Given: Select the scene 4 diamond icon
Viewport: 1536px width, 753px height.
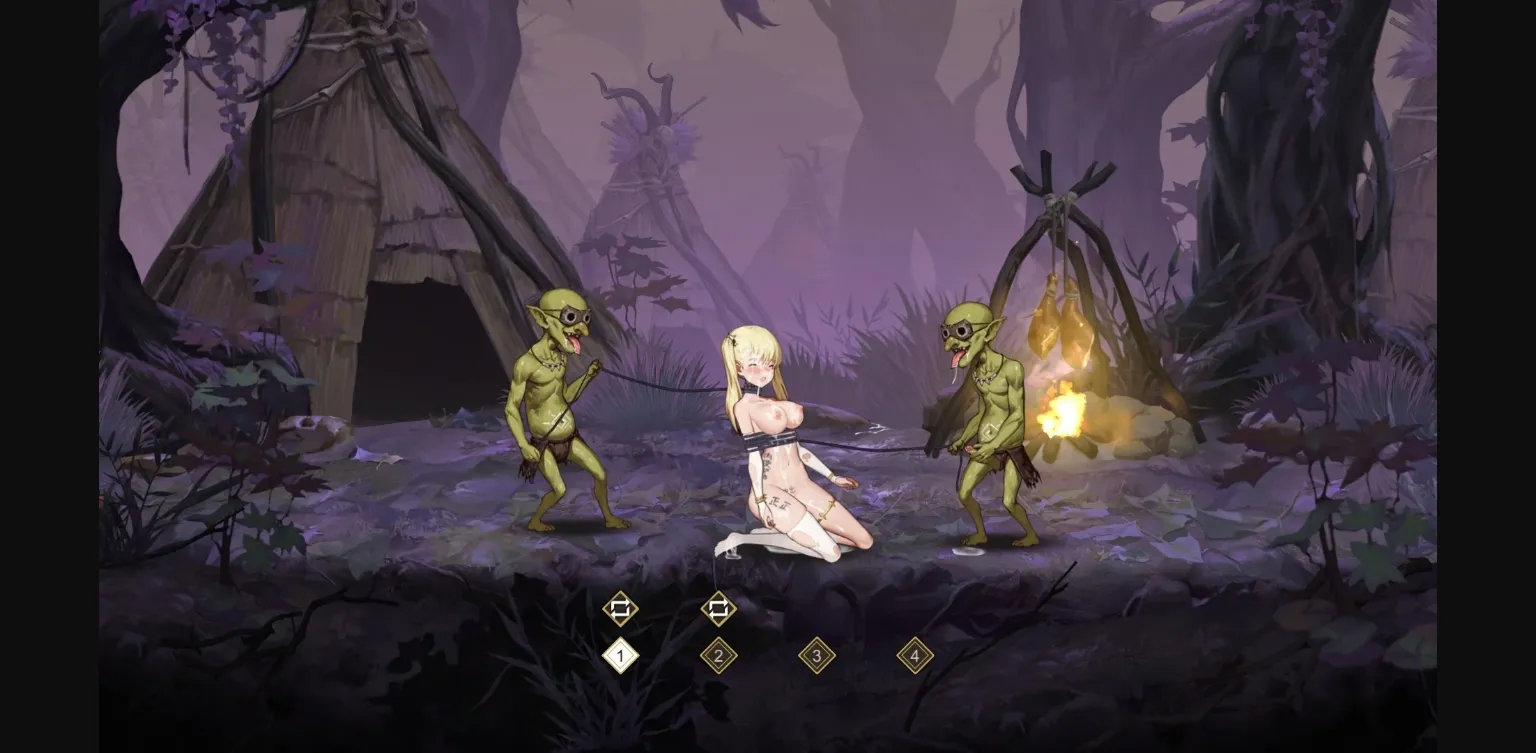Looking at the screenshot, I should click(x=915, y=654).
